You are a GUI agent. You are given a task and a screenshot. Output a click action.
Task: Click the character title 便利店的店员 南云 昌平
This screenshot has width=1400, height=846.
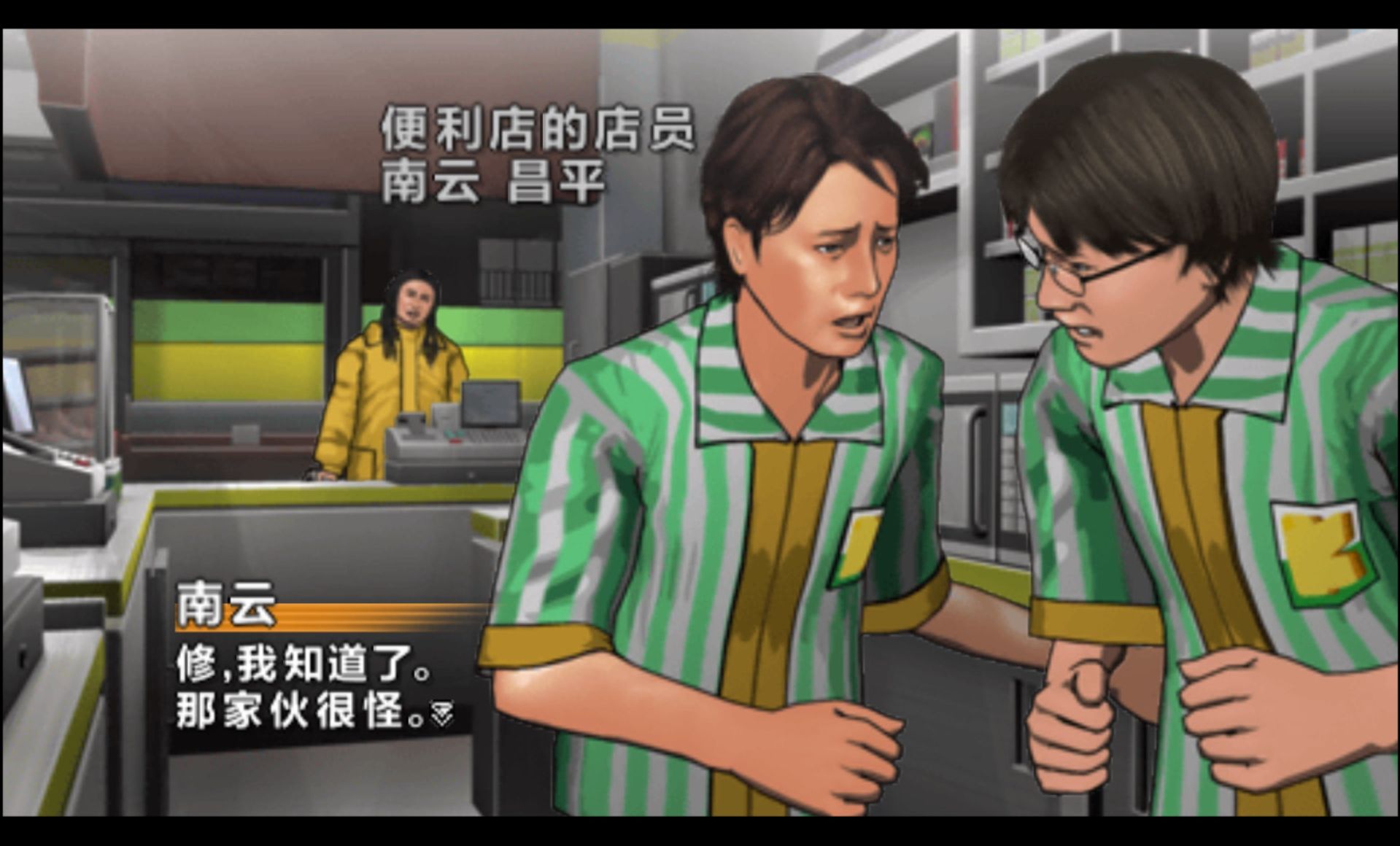pyautogui.click(x=540, y=153)
